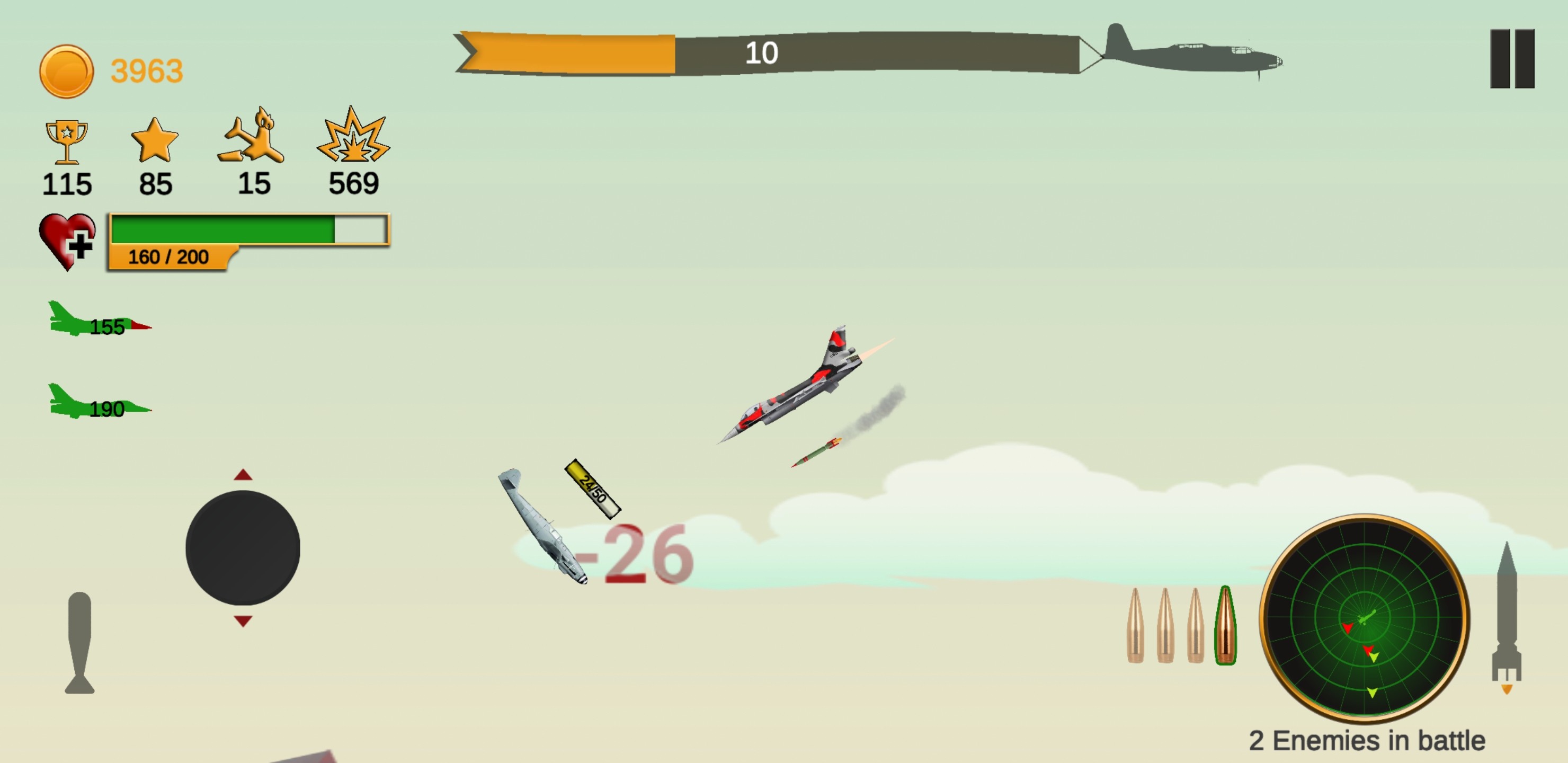Steer down with the joystick down arrow
The height and width of the screenshot is (763, 1568).
[x=243, y=621]
